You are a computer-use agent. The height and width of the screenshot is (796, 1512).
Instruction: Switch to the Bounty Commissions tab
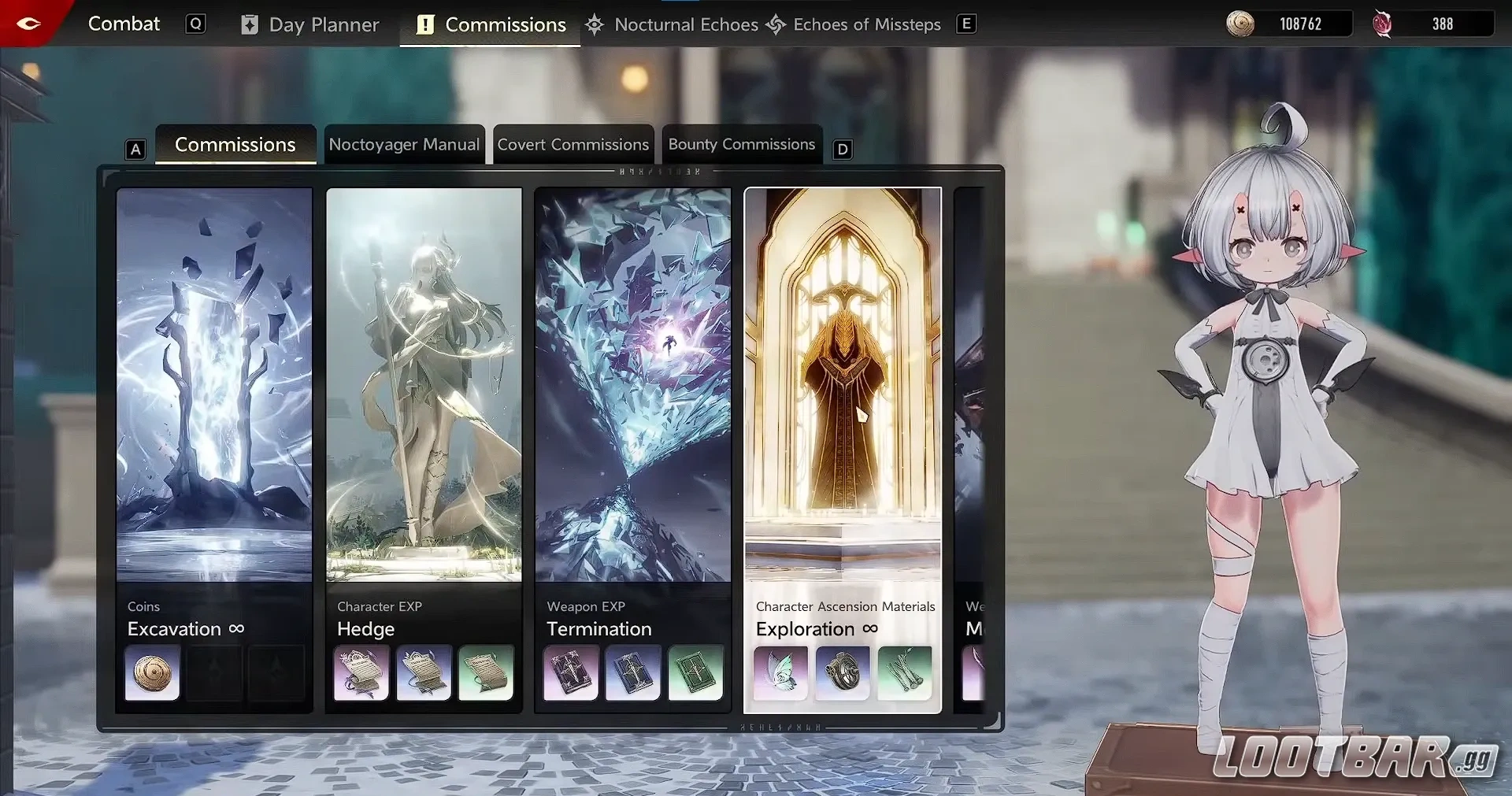[x=741, y=144]
